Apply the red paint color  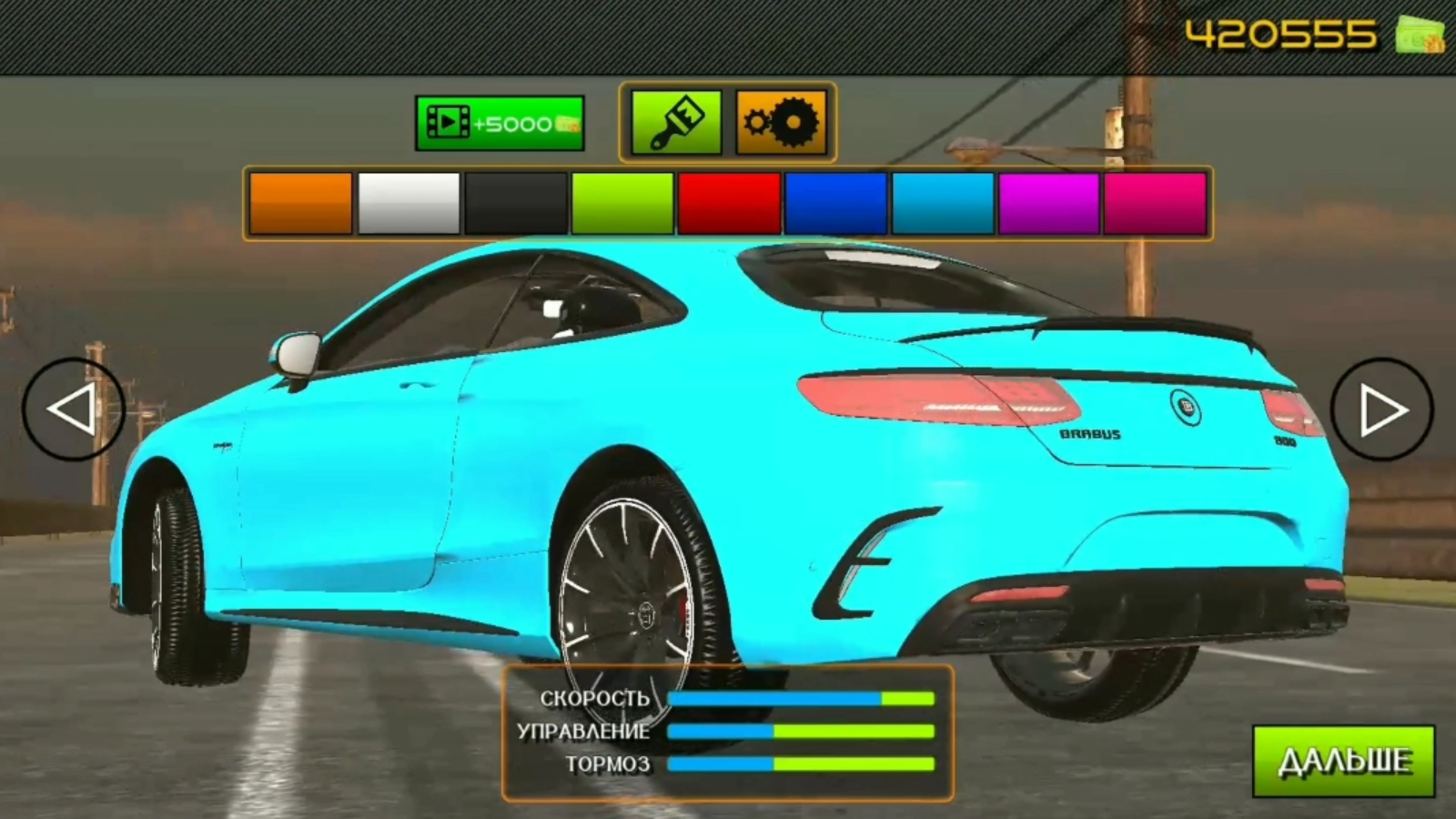(x=729, y=202)
